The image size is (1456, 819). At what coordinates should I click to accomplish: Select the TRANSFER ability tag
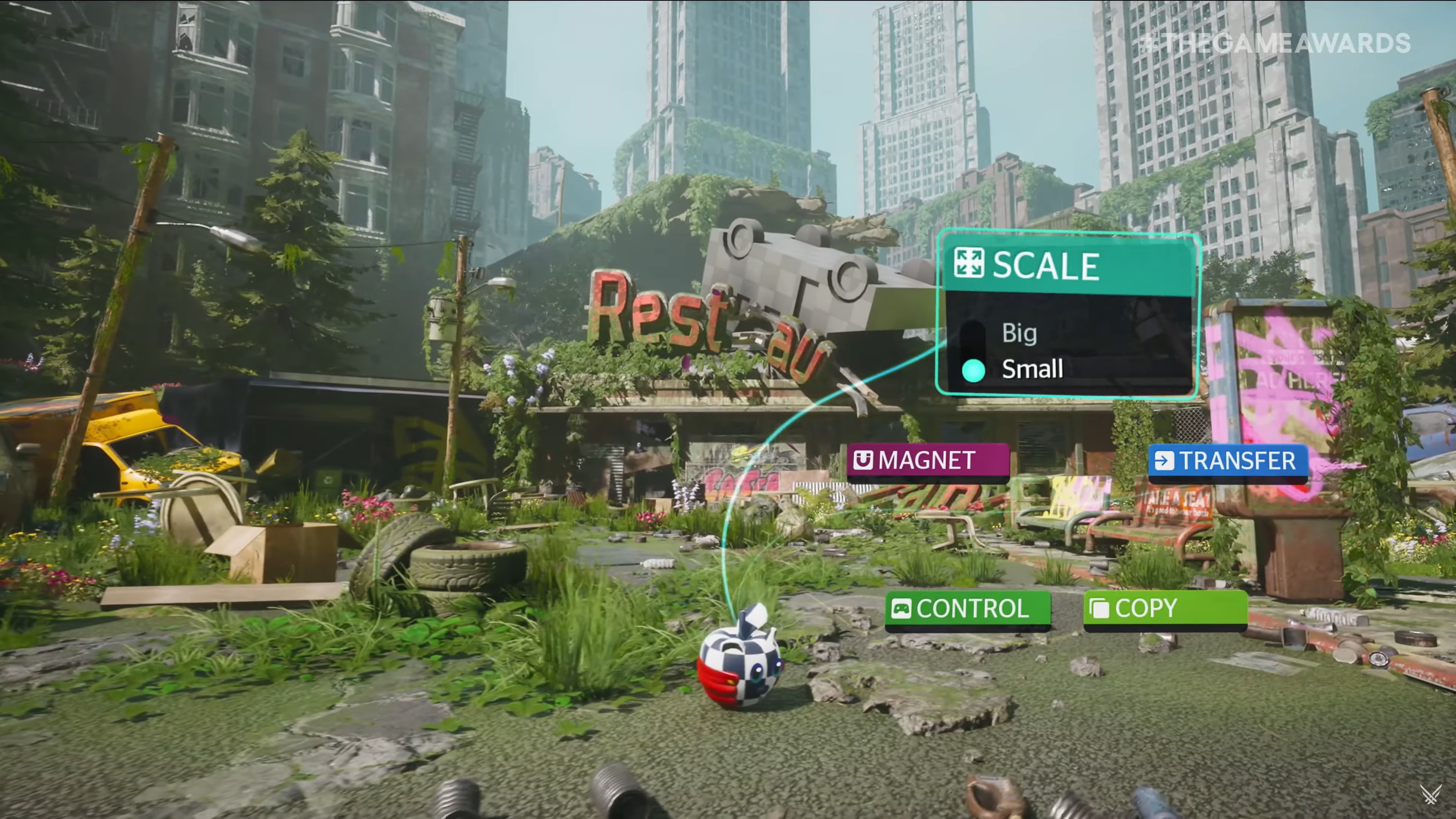[x=1228, y=461]
